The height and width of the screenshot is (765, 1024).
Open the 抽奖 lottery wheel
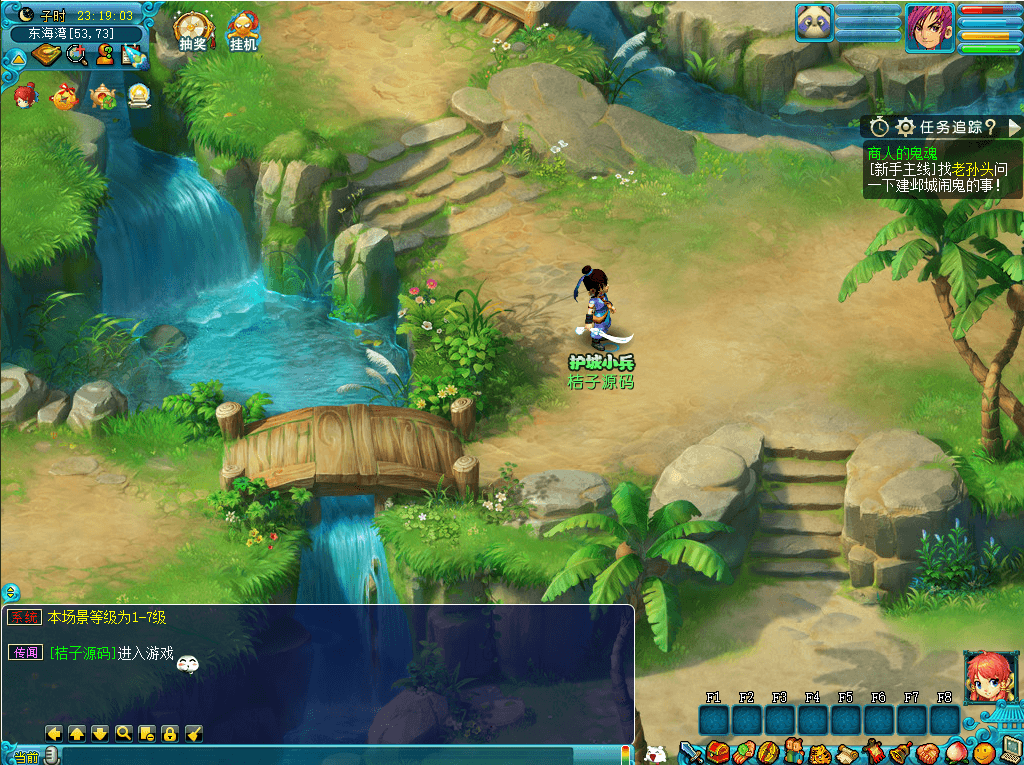(193, 29)
